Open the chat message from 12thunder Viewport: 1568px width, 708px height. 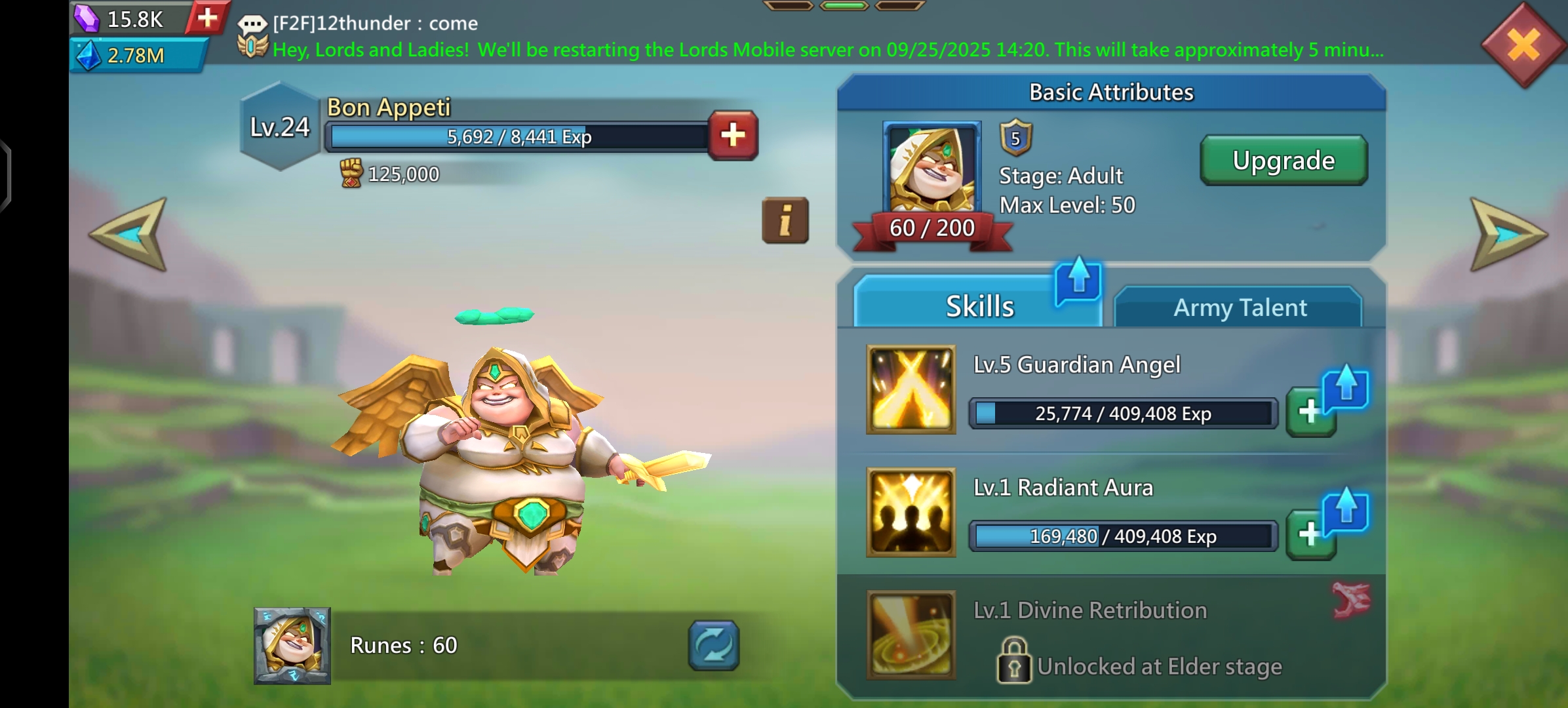375,24
